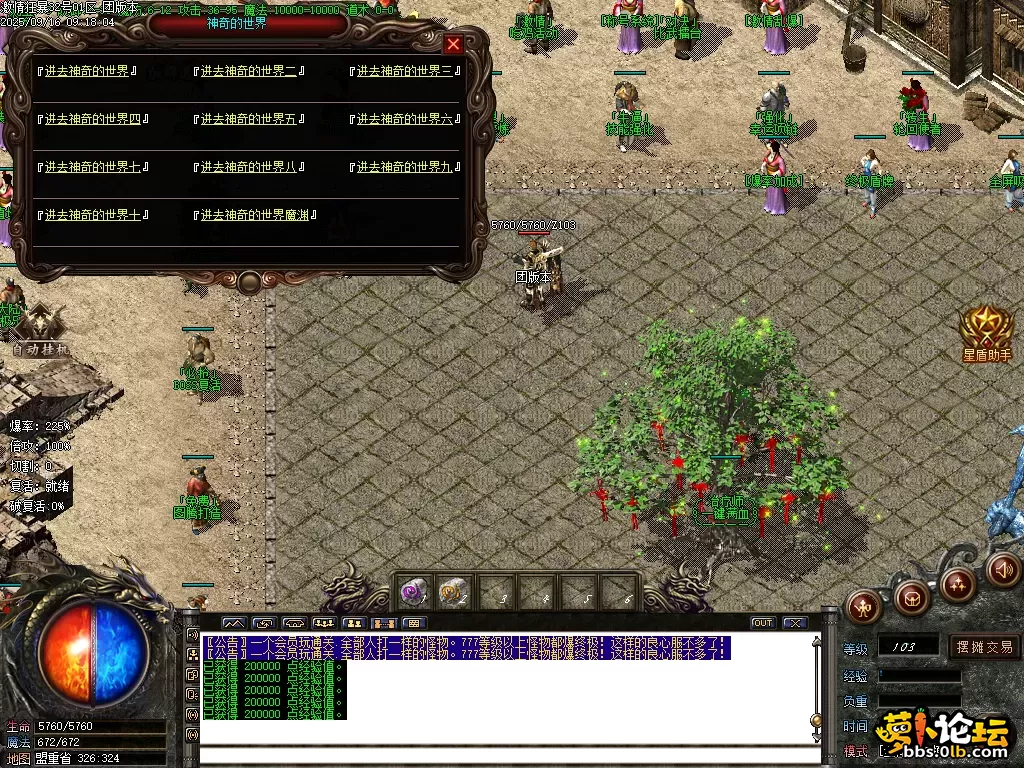The height and width of the screenshot is (768, 1024).
Task: Close the 神奇的世界 dialog window
Action: pyautogui.click(x=453, y=45)
